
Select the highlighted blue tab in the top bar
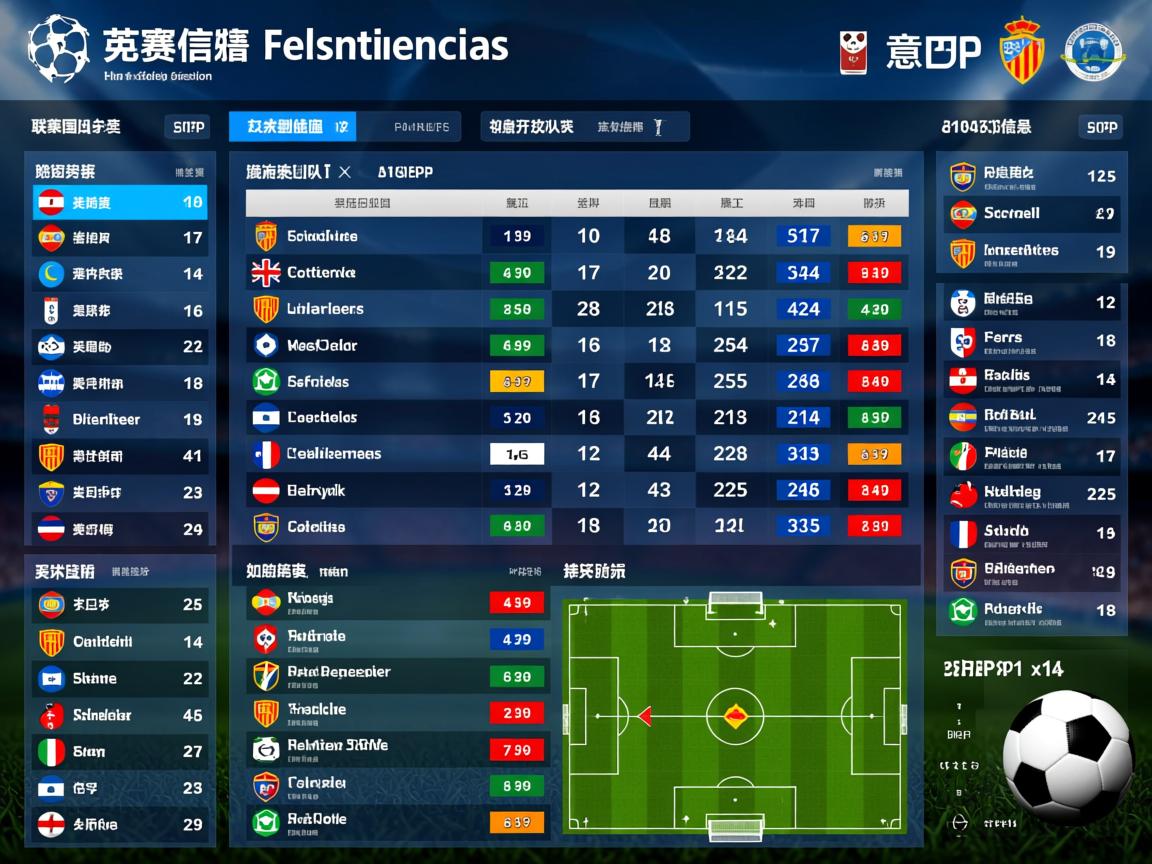(292, 127)
